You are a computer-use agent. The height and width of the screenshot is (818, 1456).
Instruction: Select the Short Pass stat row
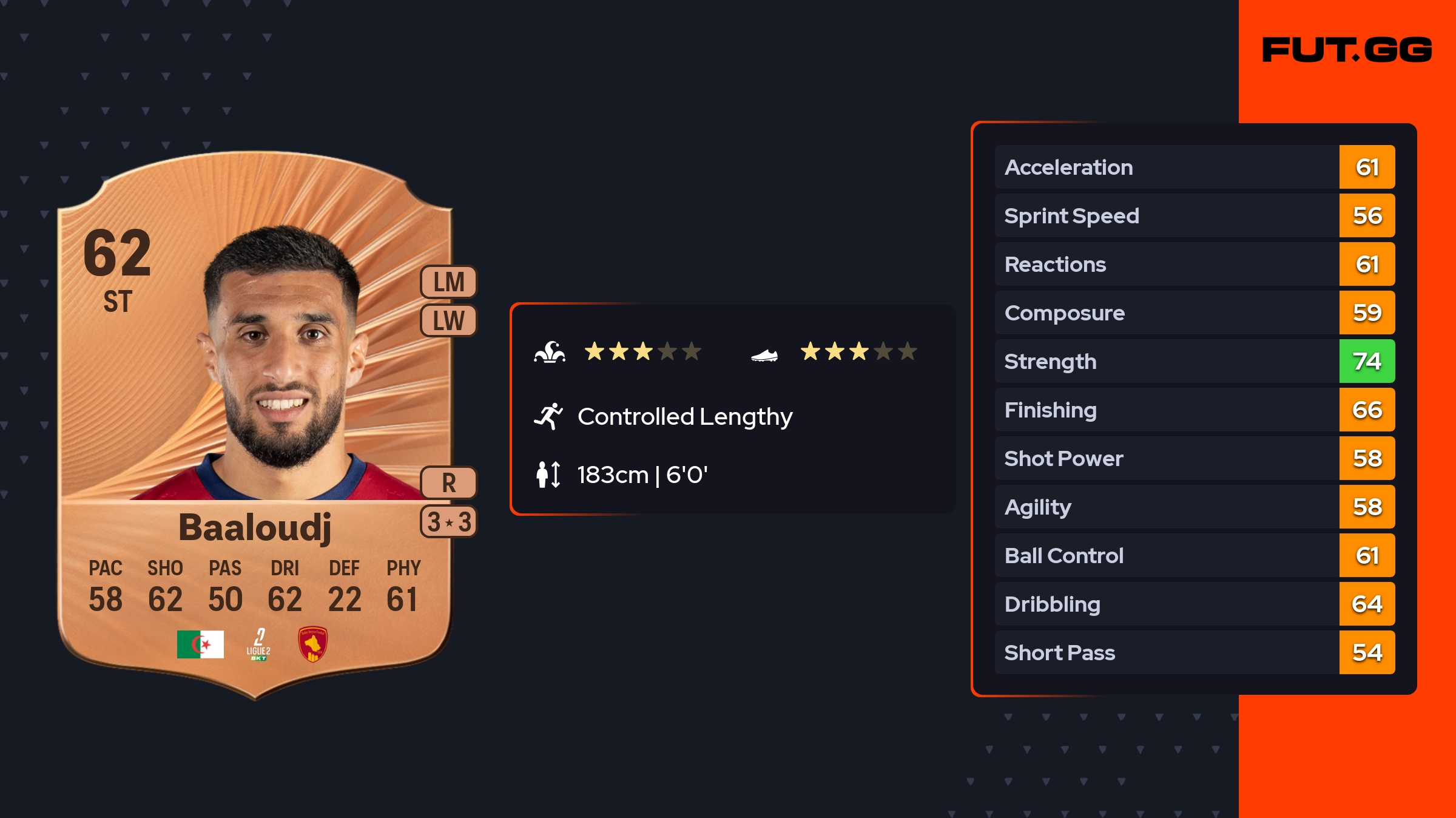click(x=1194, y=652)
